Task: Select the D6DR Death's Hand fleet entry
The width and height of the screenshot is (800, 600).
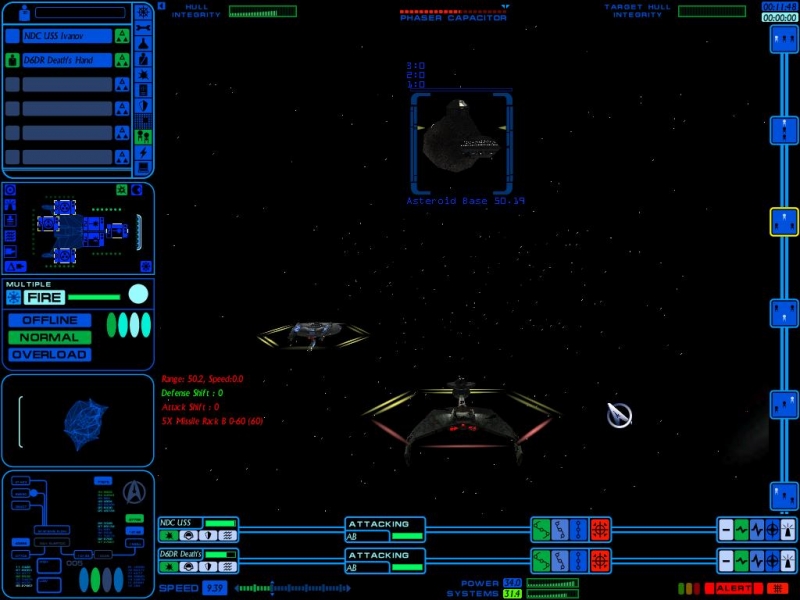Action: 66,60
